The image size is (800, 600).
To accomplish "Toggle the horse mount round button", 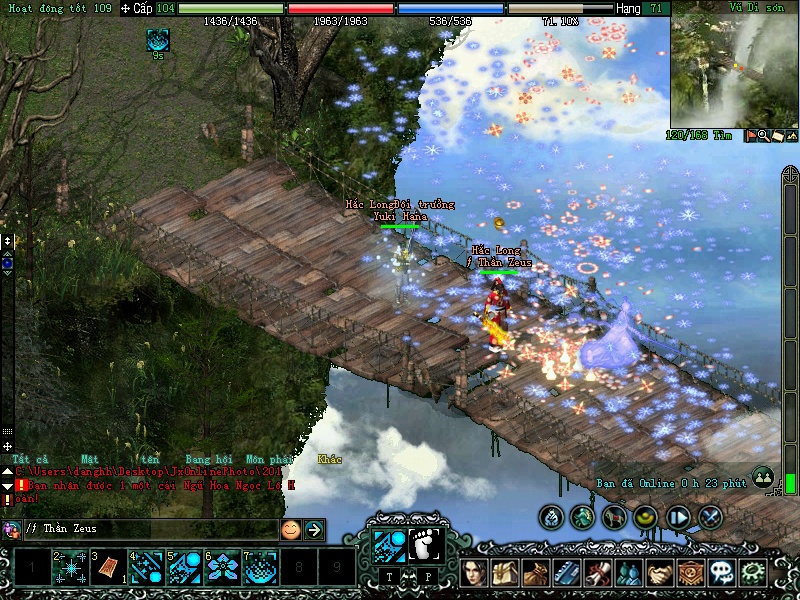I will [615, 517].
